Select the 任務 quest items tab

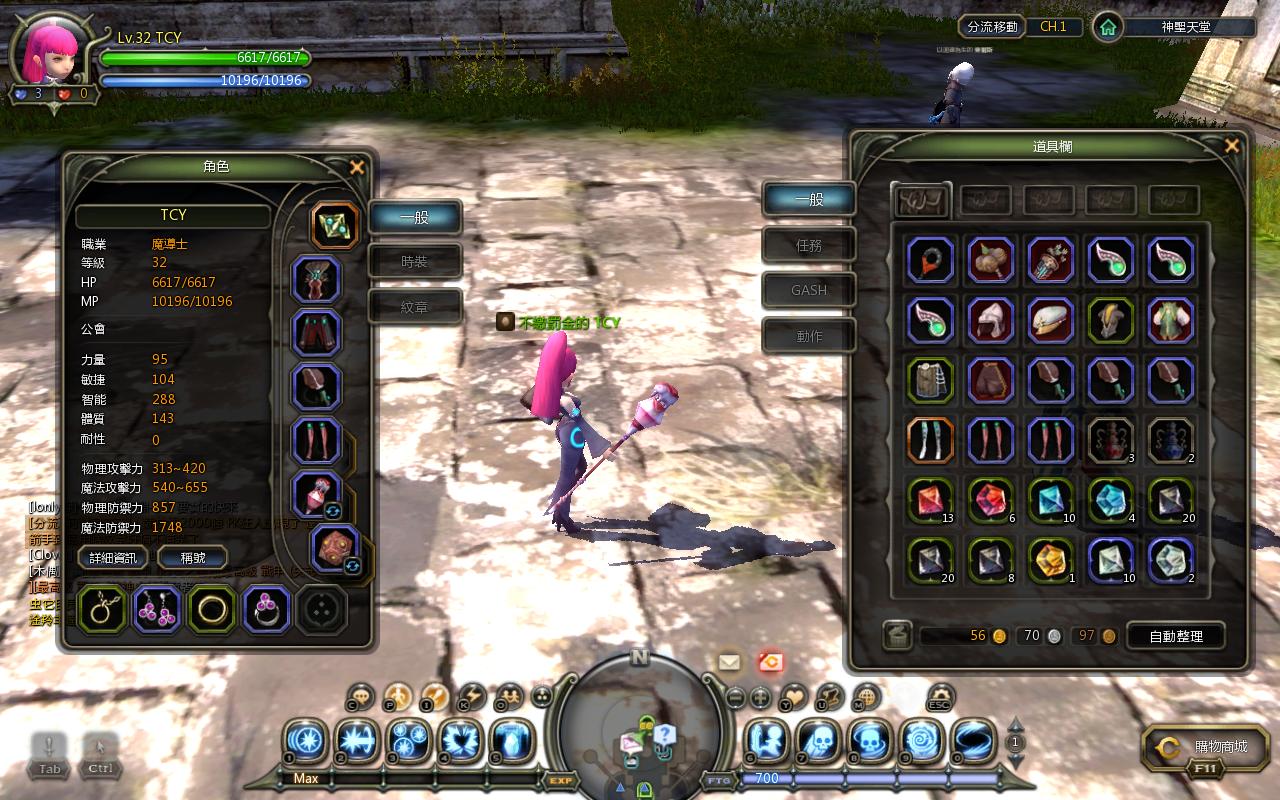click(x=809, y=245)
